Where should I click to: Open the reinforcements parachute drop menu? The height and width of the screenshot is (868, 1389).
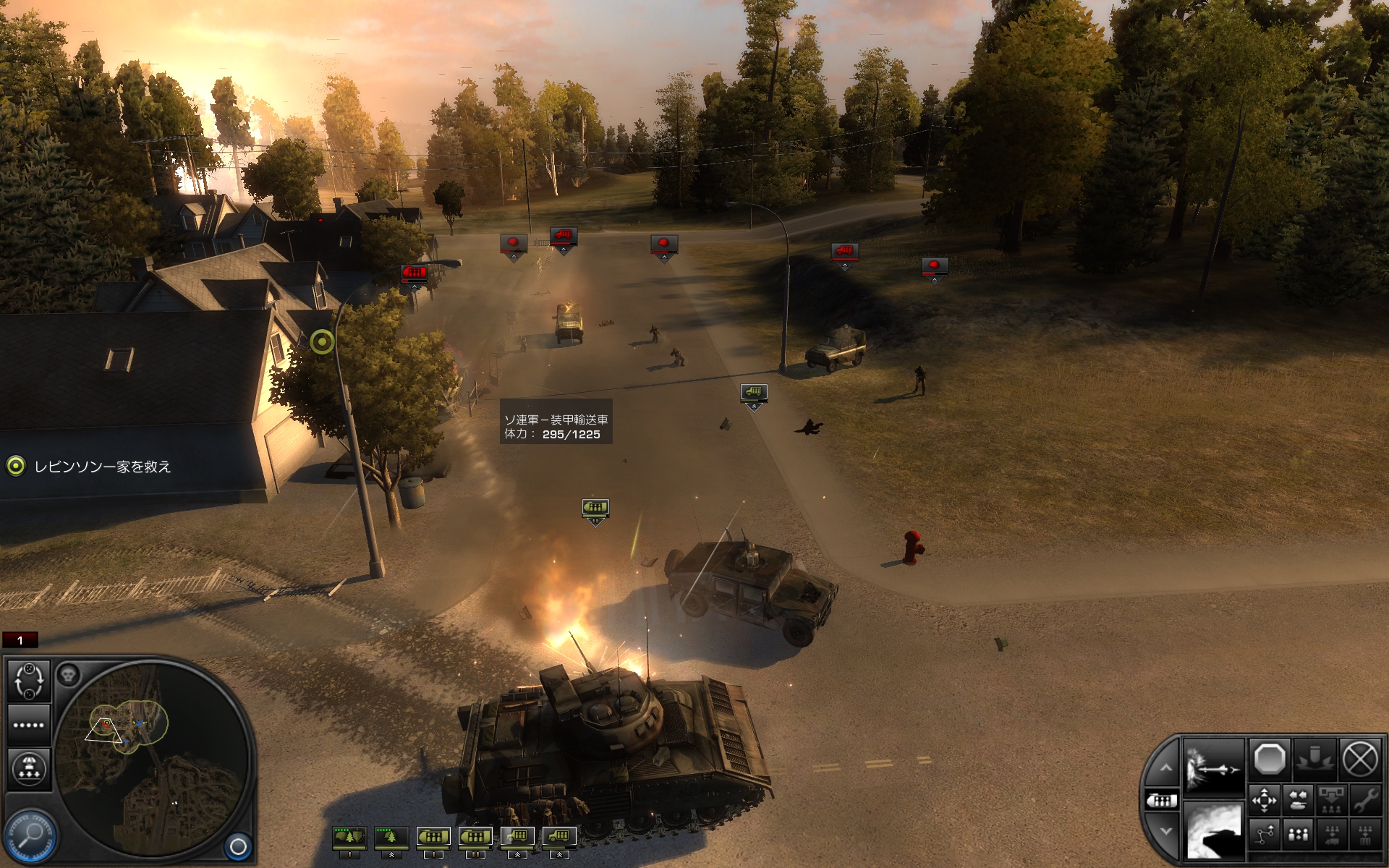pos(29,767)
